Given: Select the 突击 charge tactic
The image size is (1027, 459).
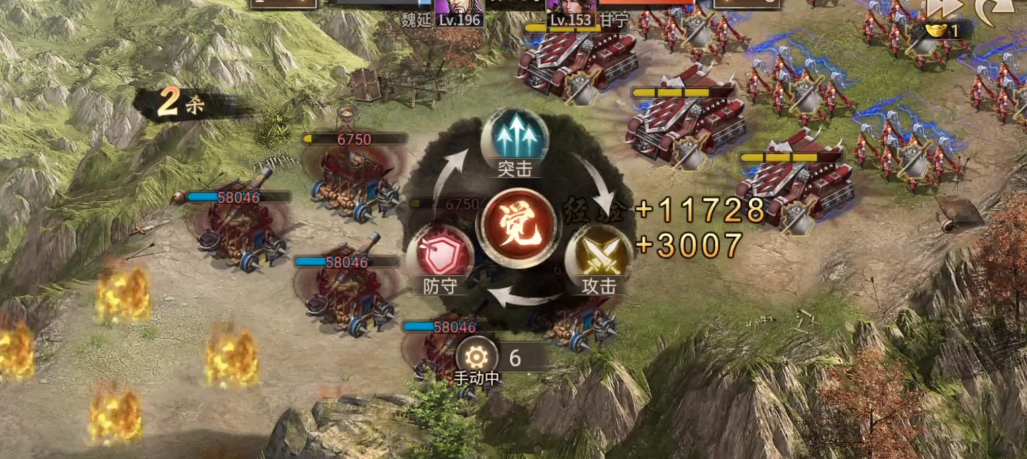Looking at the screenshot, I should [513, 140].
